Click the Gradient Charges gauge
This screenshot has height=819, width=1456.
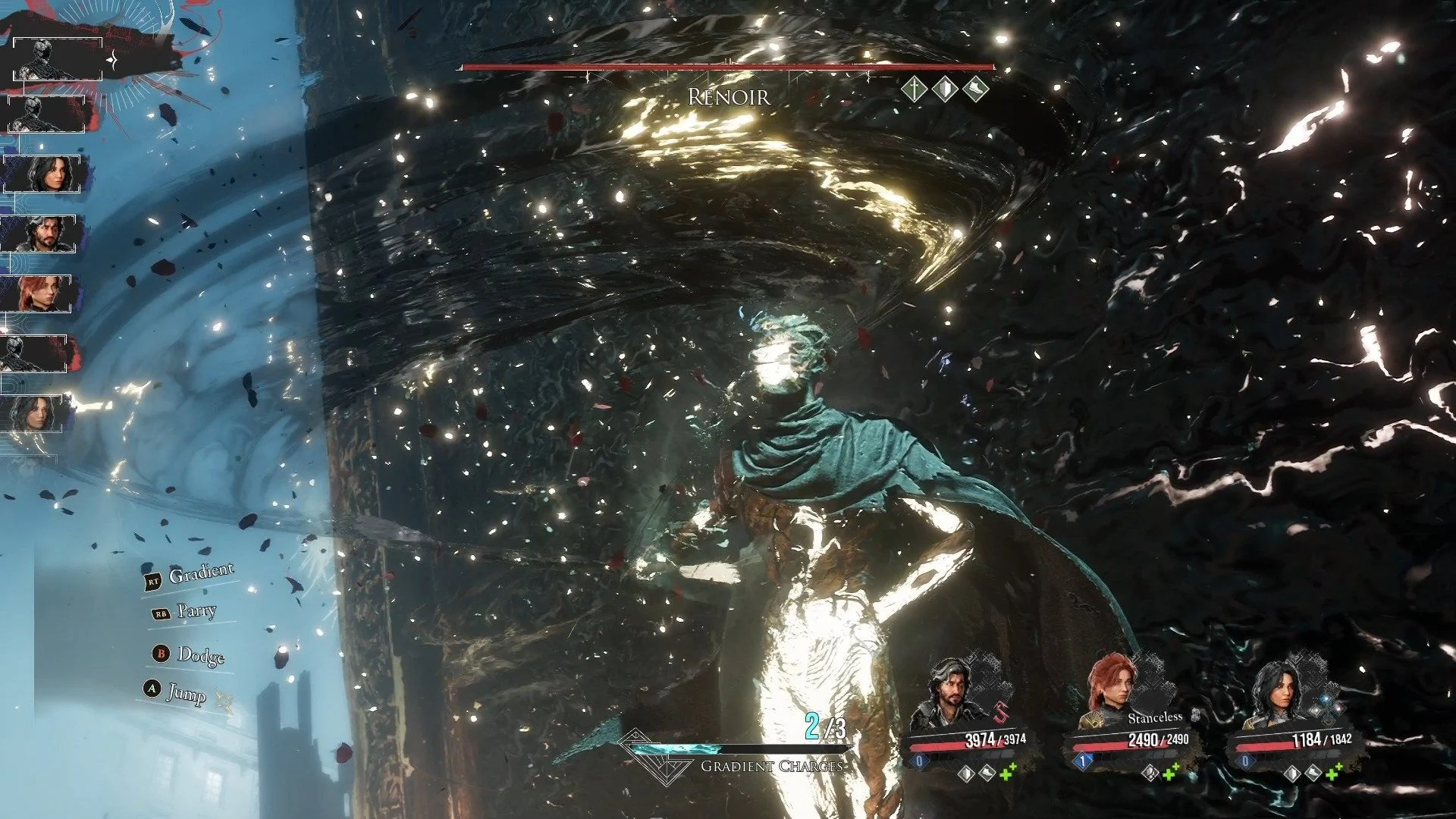(x=736, y=749)
